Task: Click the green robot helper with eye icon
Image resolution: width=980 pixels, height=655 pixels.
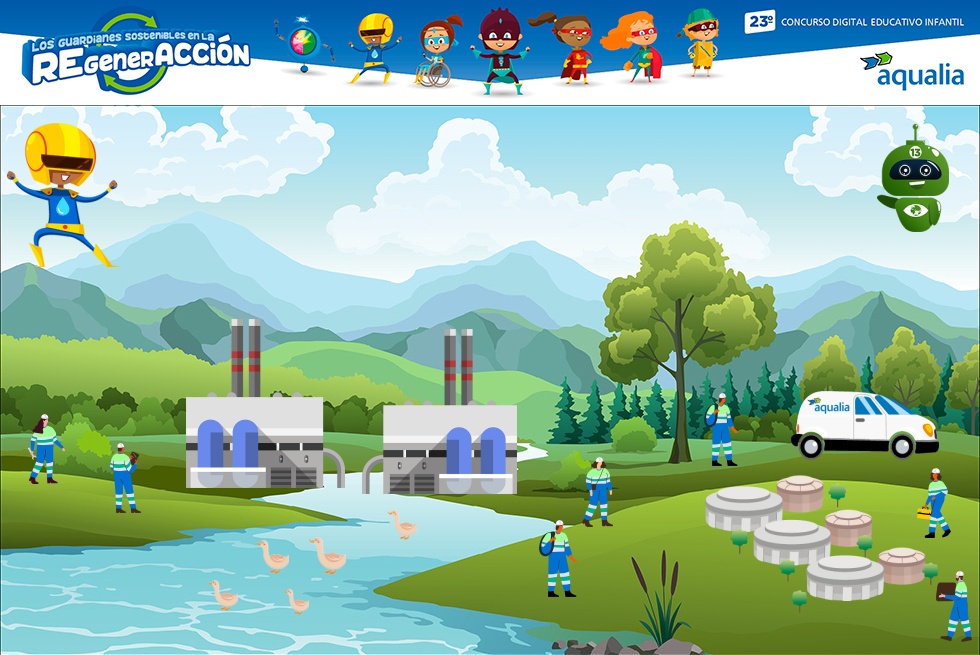Action: point(912,182)
